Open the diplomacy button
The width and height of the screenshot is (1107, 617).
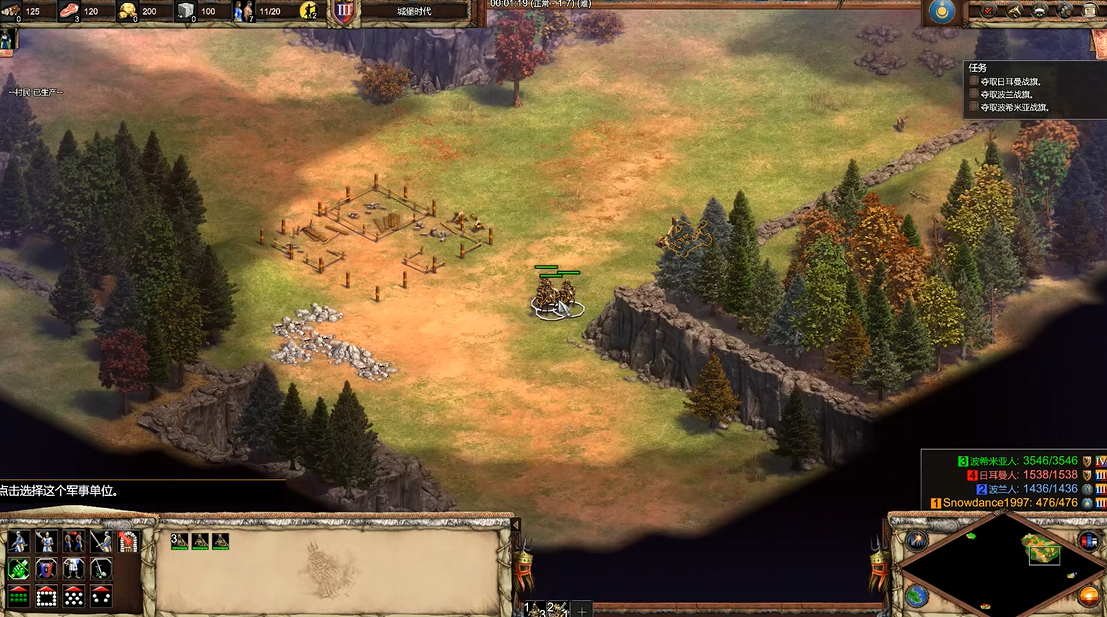pyautogui.click(x=1040, y=11)
